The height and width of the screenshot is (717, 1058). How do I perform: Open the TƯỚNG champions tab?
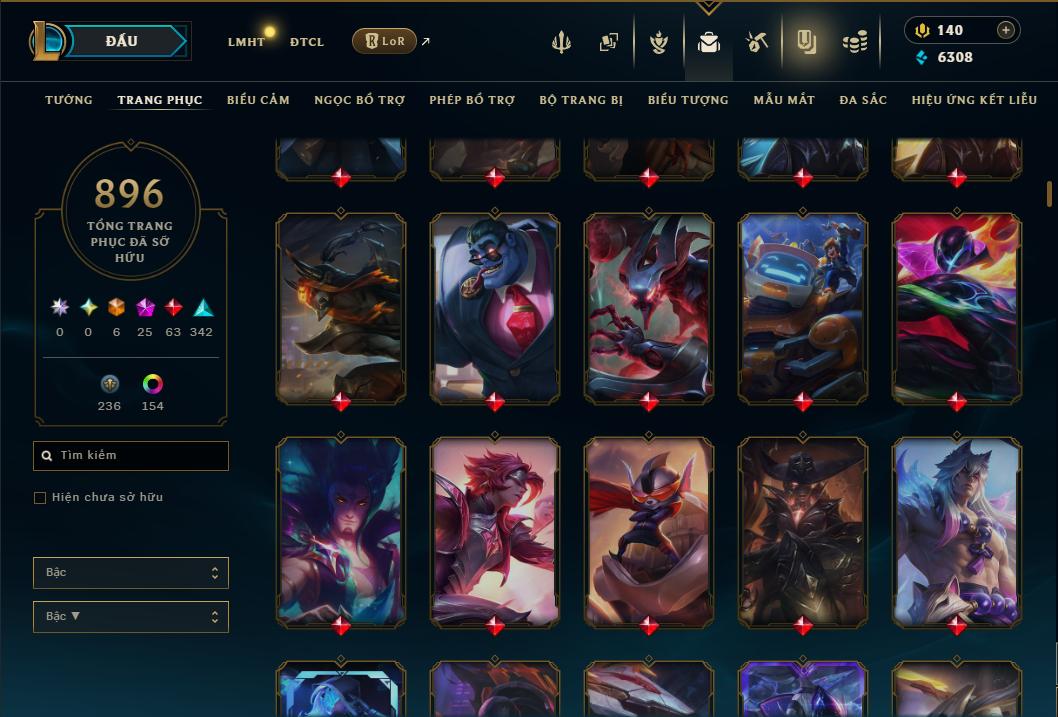69,100
